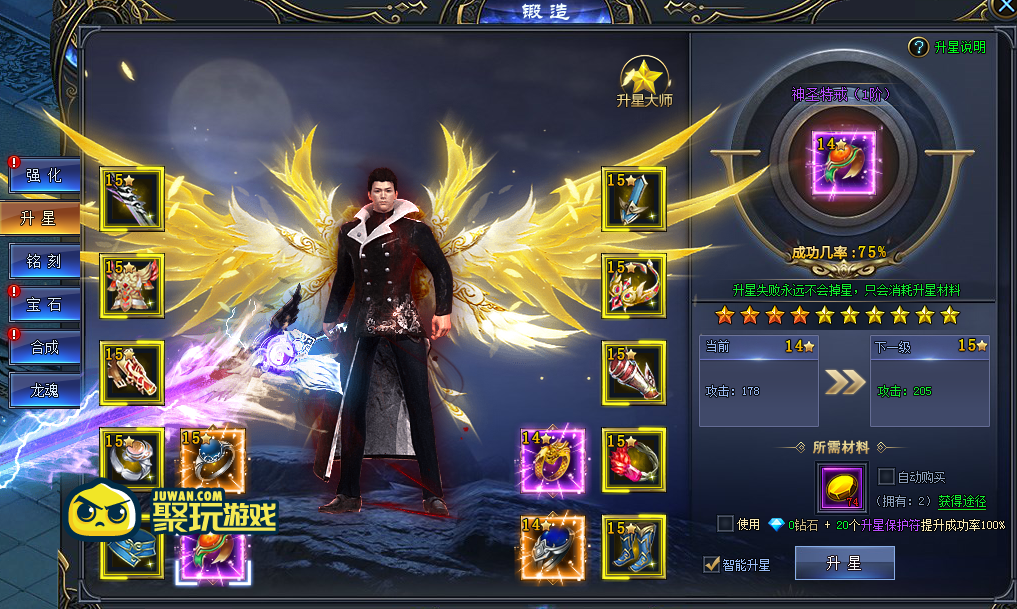Image resolution: width=1017 pixels, height=609 pixels.
Task: Open the 获得途径 source link
Action: pyautogui.click(x=962, y=502)
